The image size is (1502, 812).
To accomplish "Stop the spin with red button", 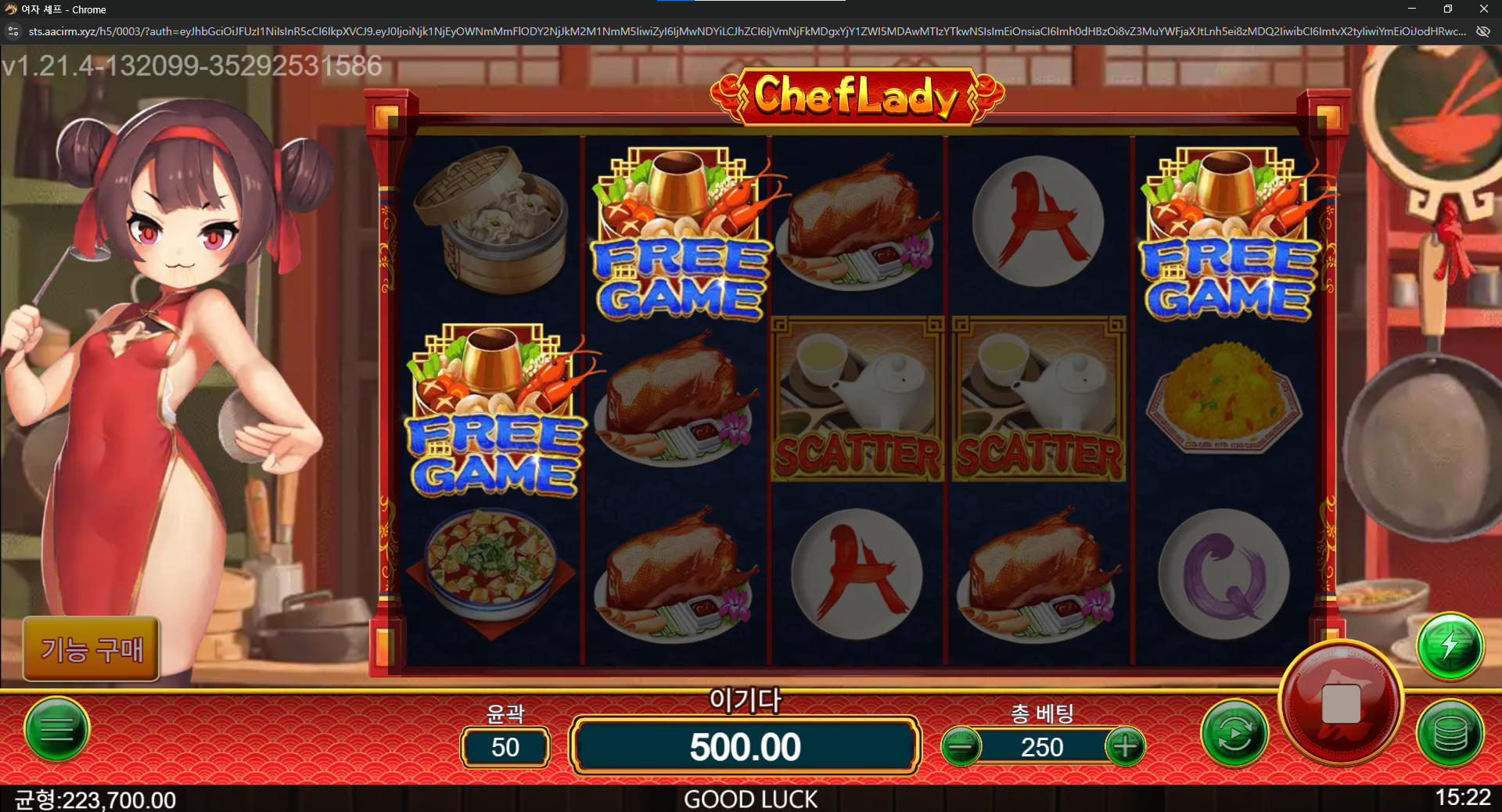I will pyautogui.click(x=1341, y=702).
